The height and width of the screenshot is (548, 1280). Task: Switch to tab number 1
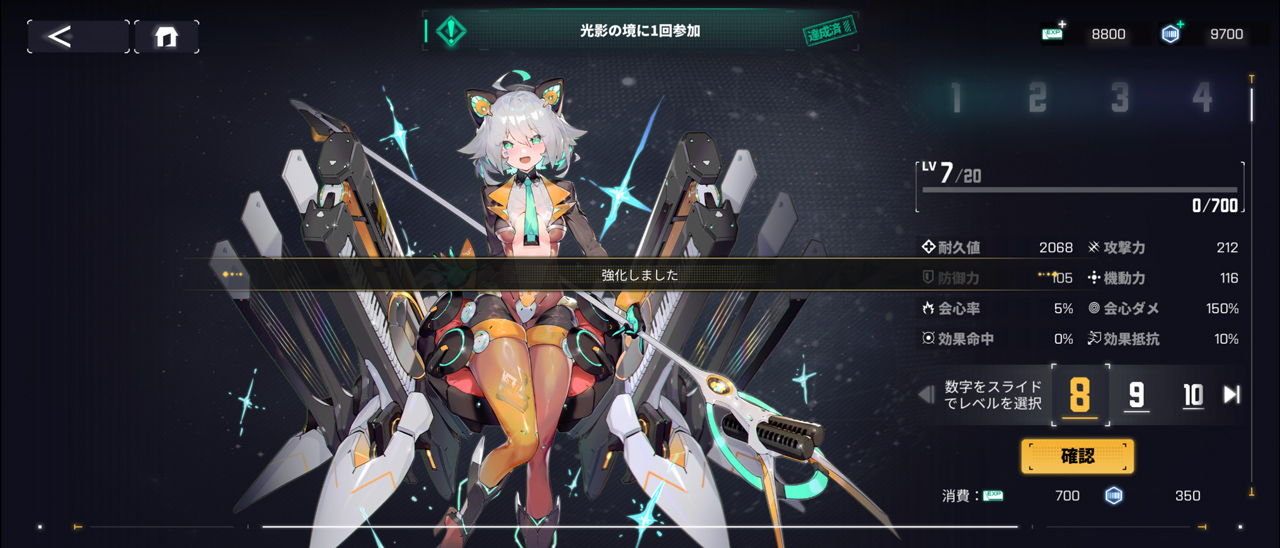coord(956,98)
